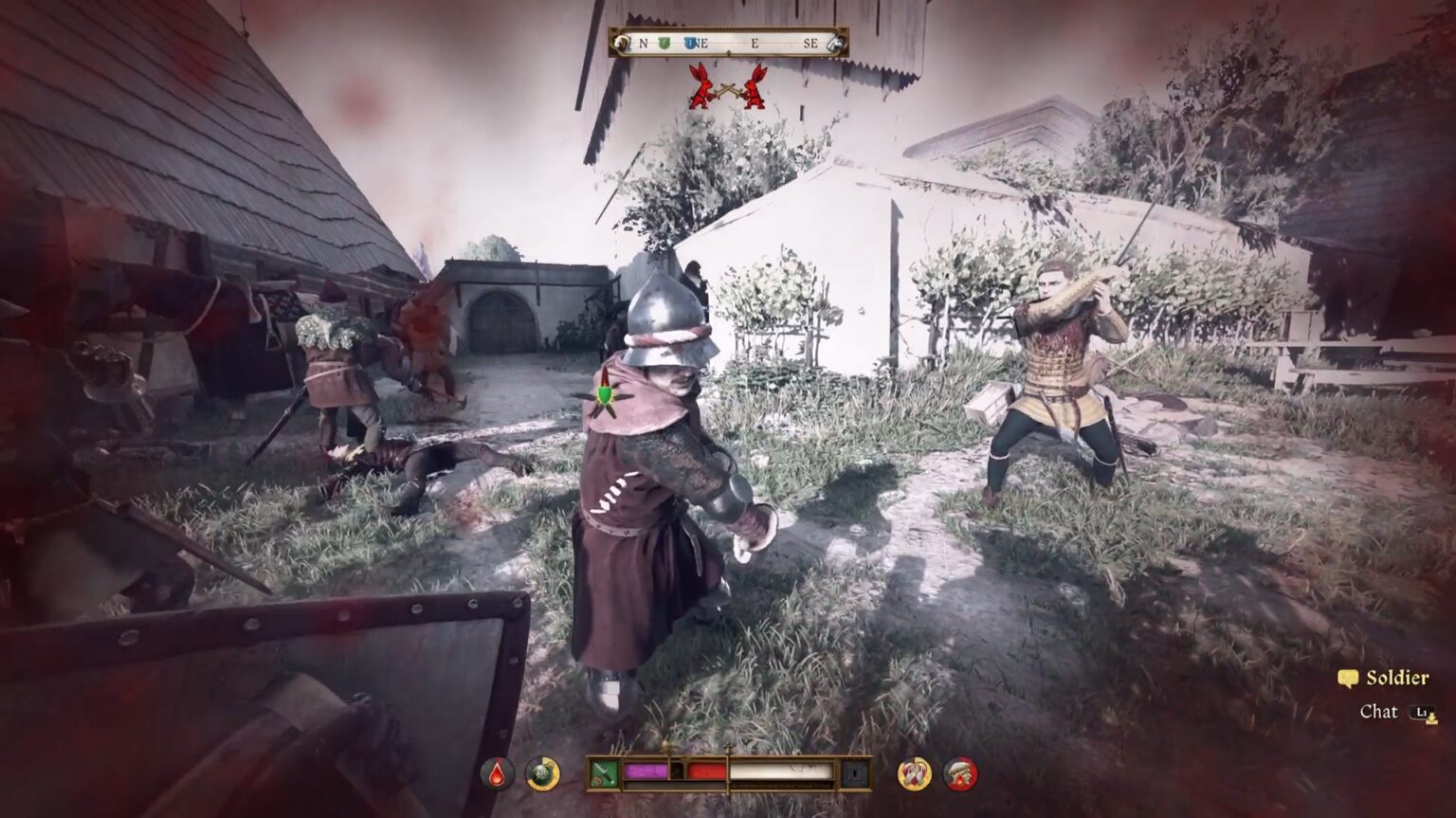
Task: Expand the left horse-head end of the compass
Action: tap(623, 43)
